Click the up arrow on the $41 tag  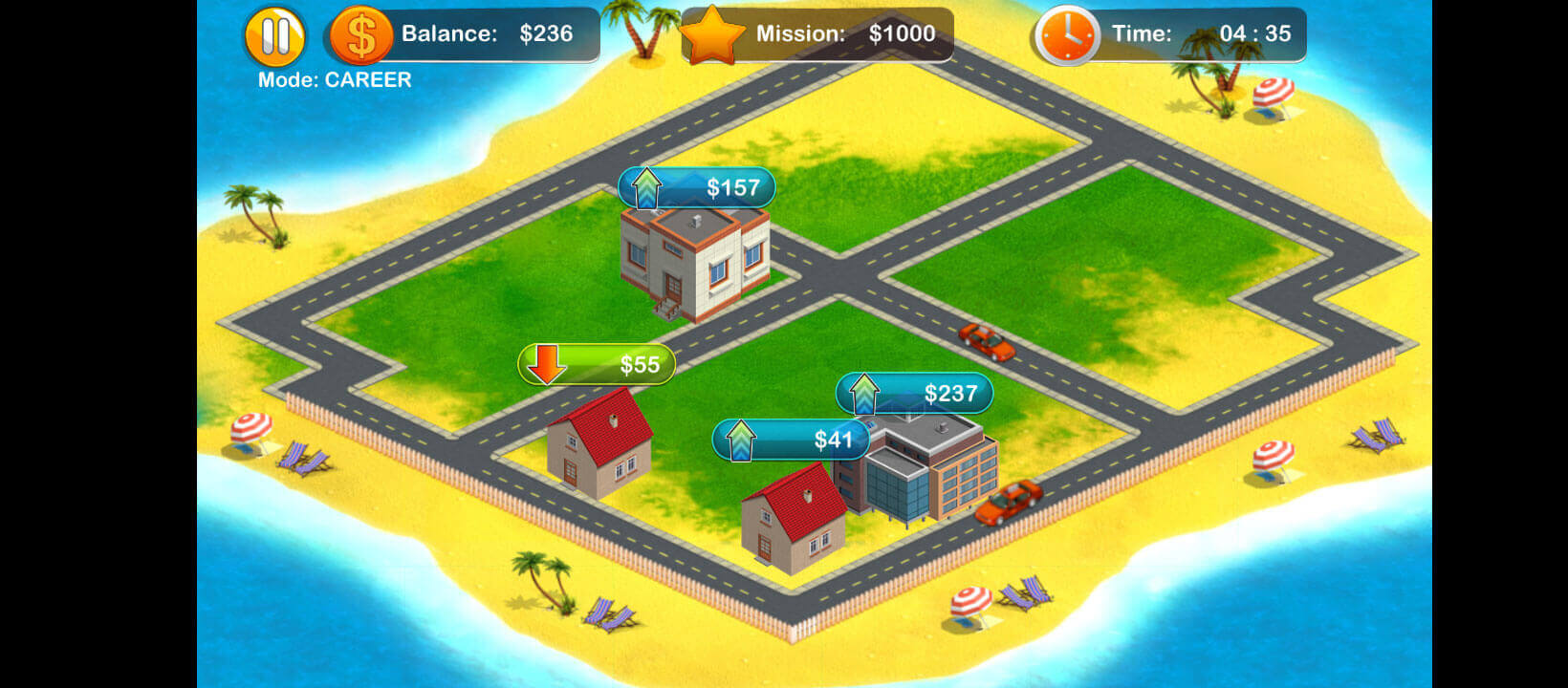pos(739,440)
